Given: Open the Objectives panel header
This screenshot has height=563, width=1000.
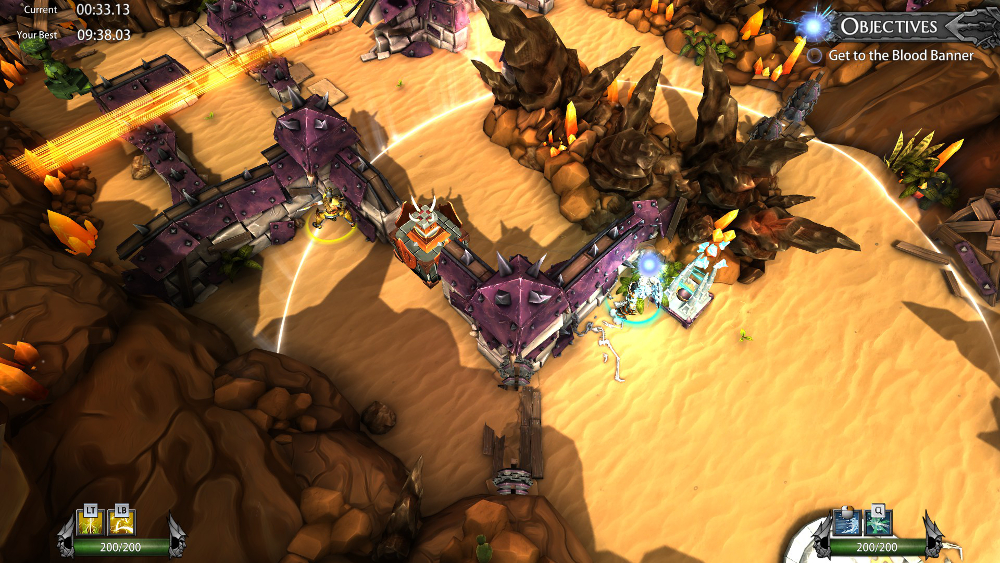Looking at the screenshot, I should 888,26.
